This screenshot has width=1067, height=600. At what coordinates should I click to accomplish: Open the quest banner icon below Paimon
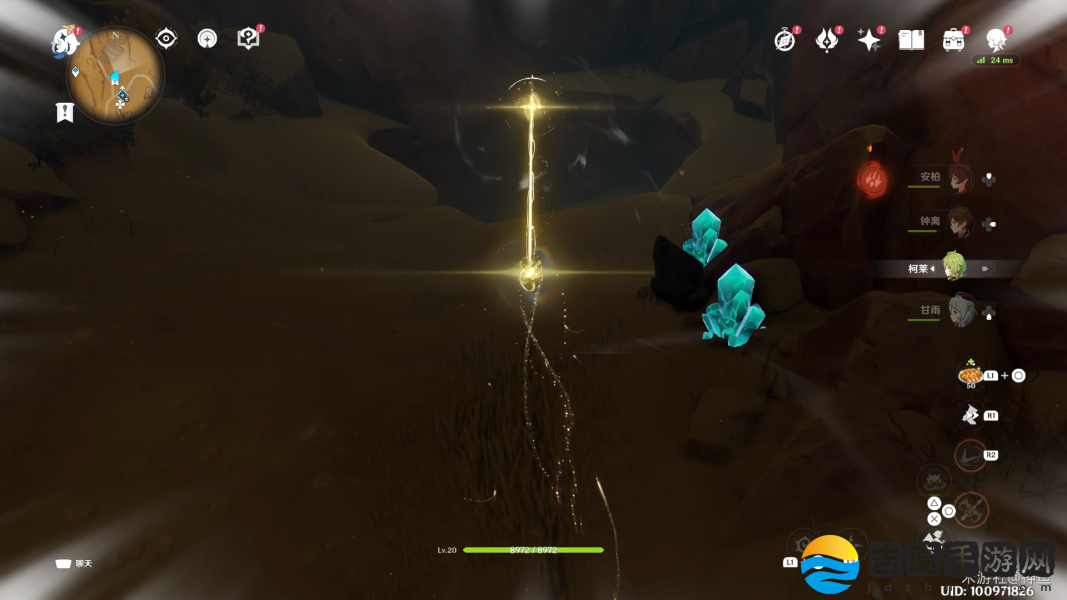pos(65,112)
